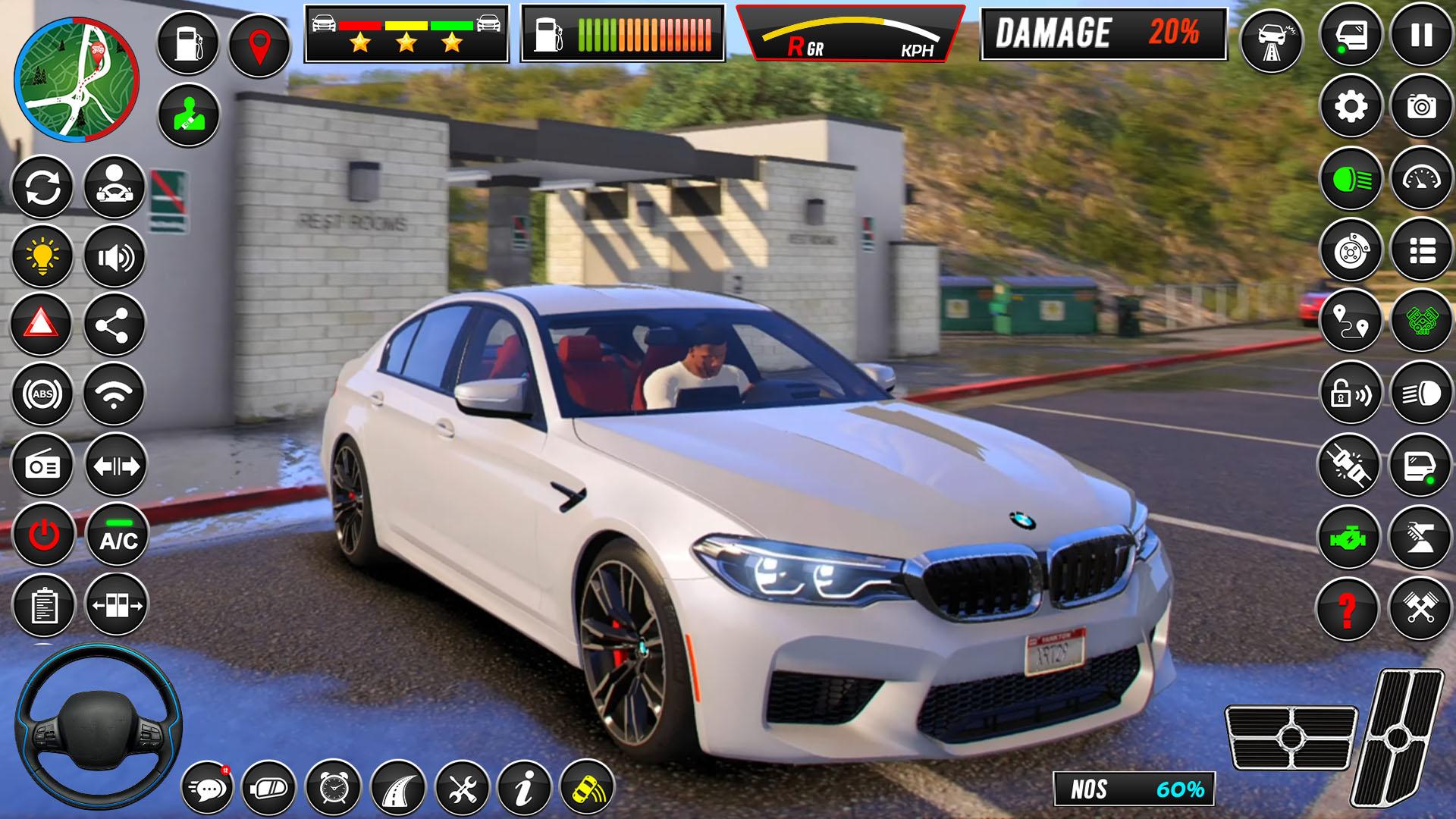Image resolution: width=1456 pixels, height=819 pixels.
Task: Activate the ABS brake button
Action: tap(42, 394)
